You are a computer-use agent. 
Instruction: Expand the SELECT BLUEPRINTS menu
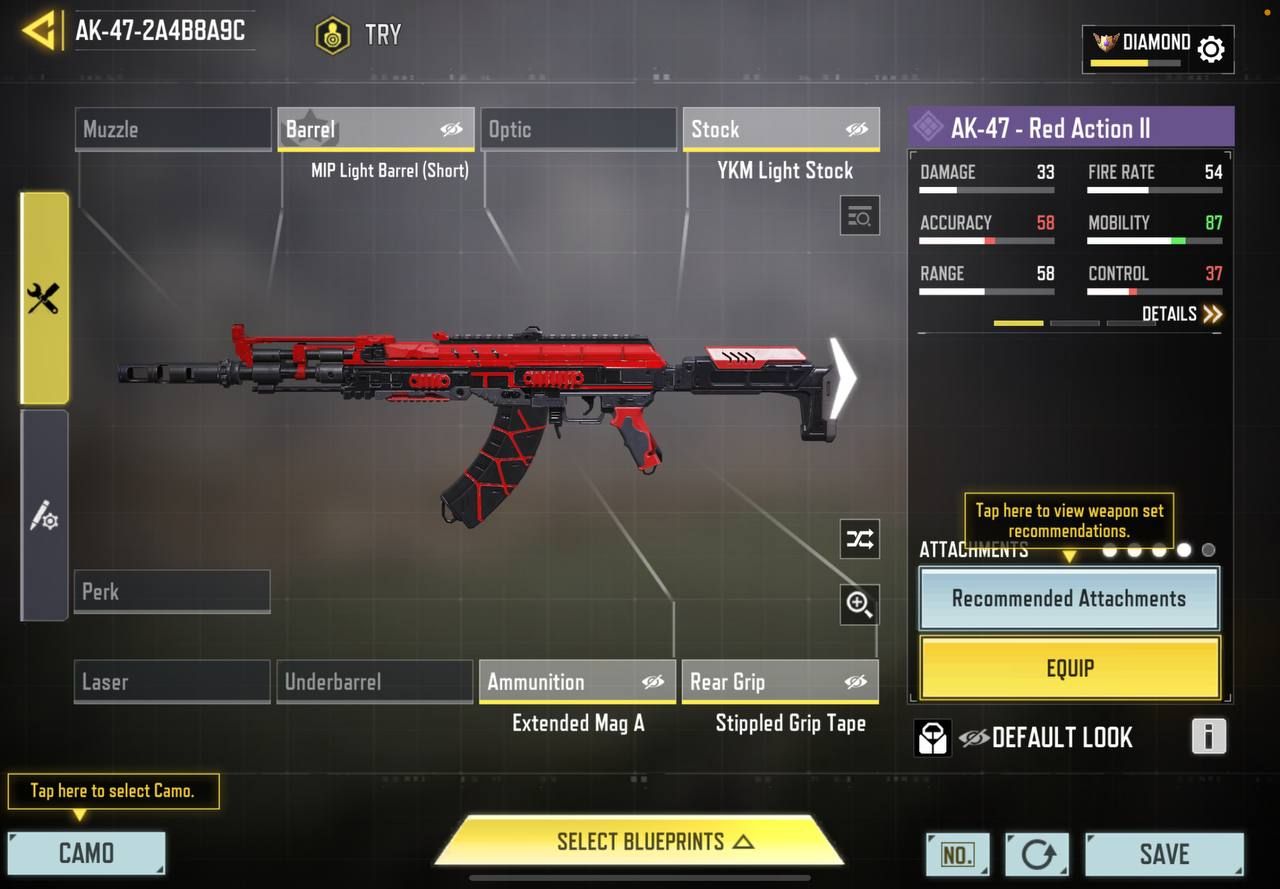tap(640, 841)
